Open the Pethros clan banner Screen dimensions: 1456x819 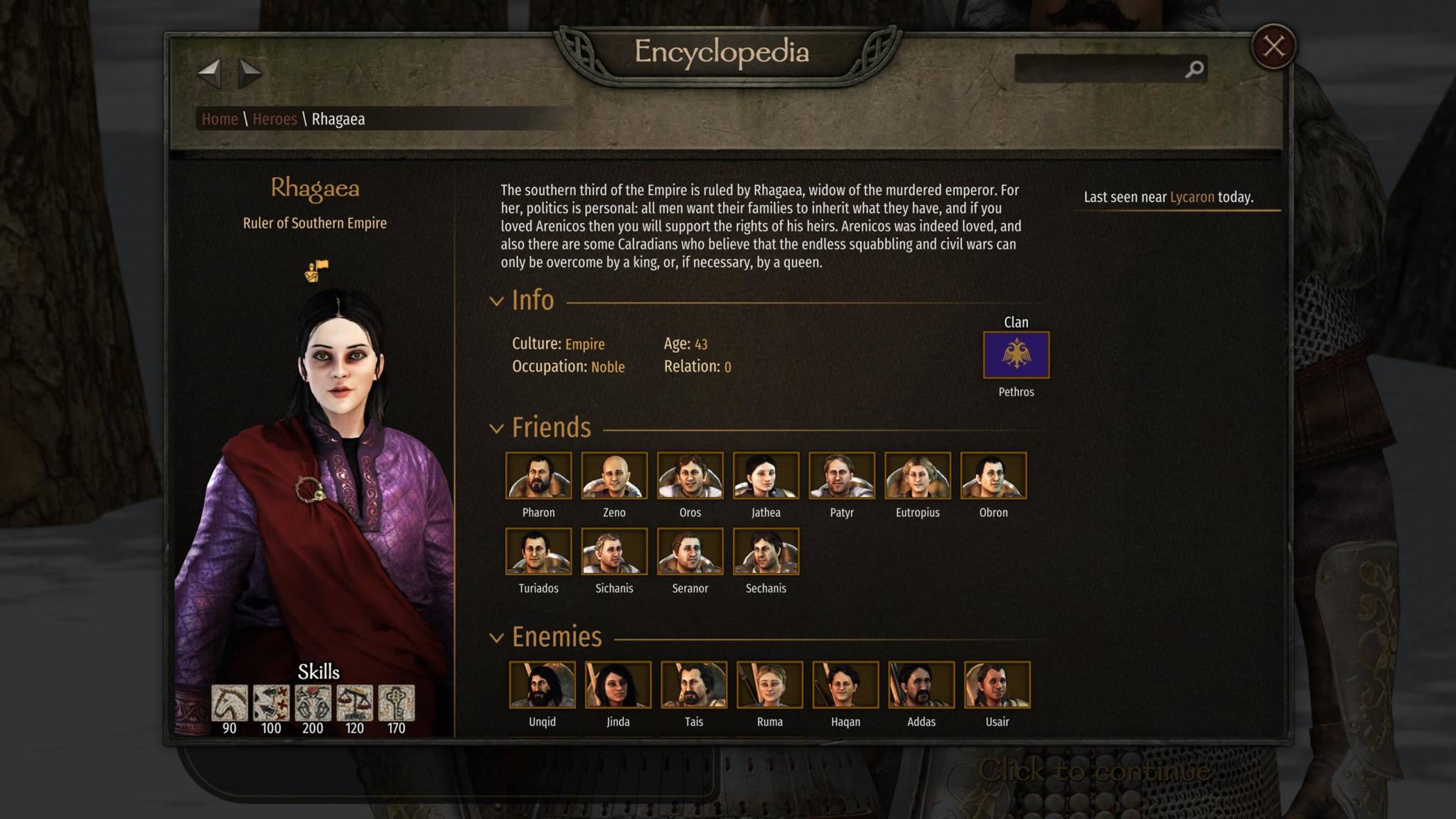1016,355
